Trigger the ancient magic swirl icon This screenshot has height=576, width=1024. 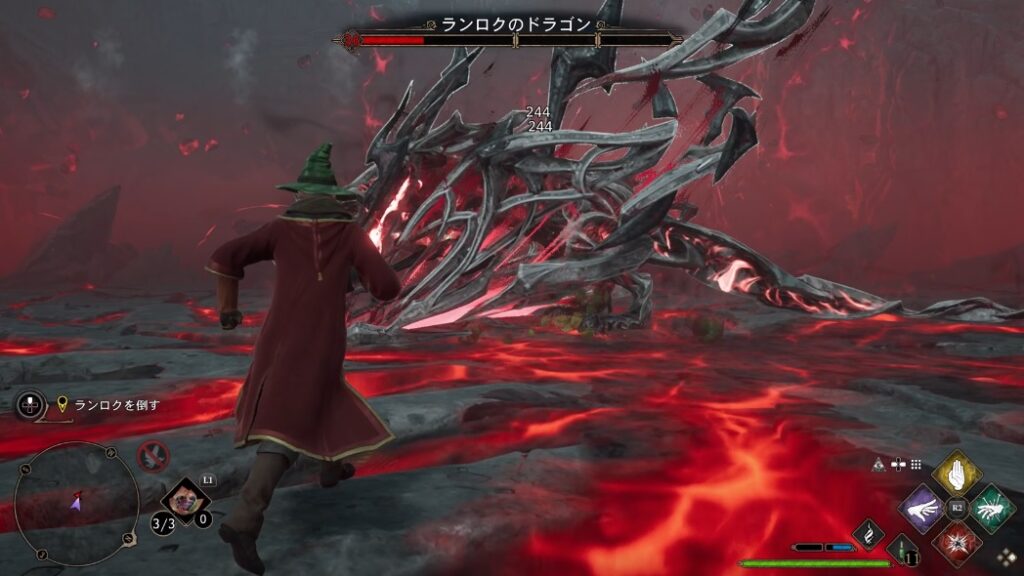pos(868,534)
